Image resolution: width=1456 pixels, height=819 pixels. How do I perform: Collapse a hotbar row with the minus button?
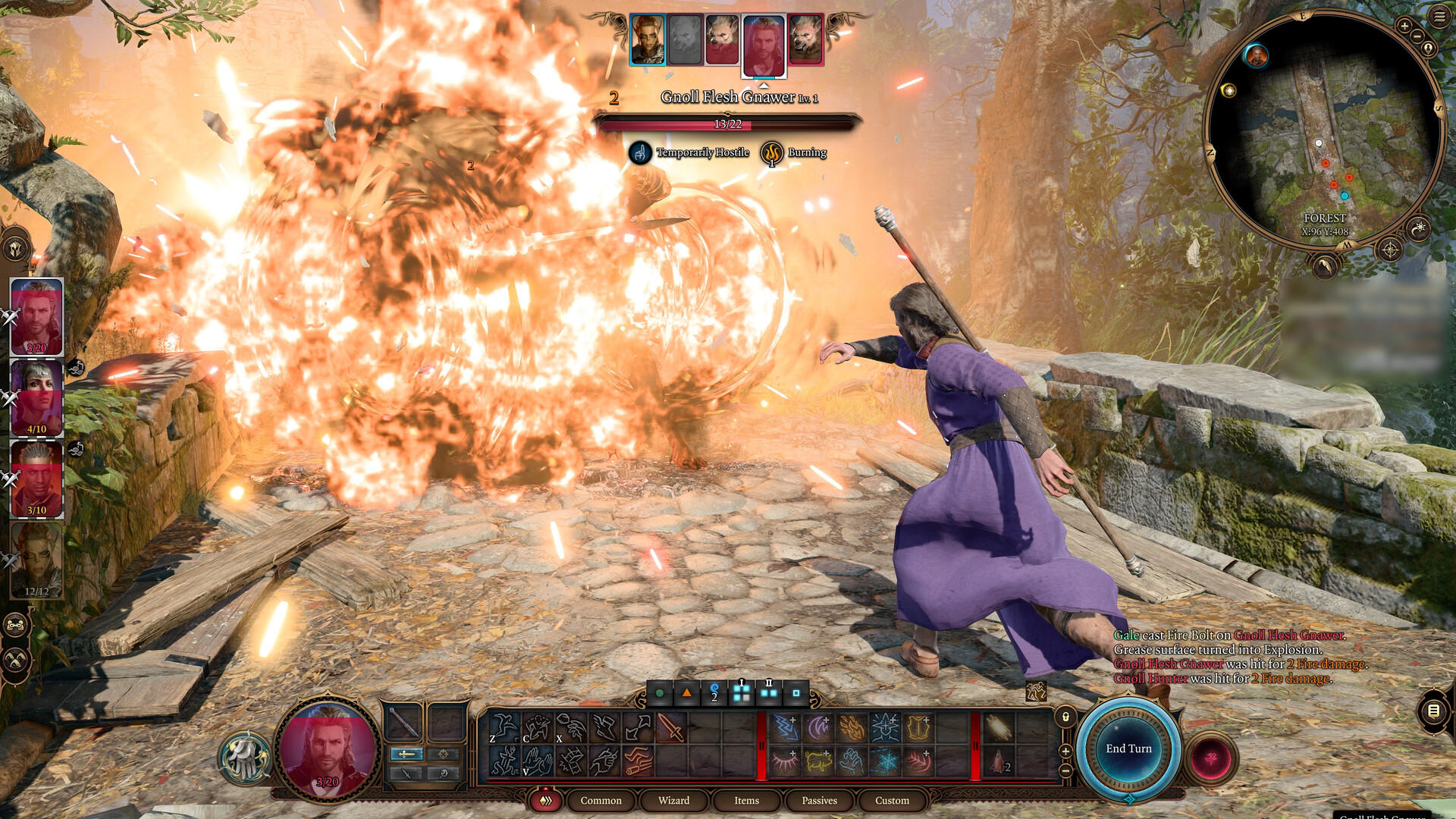(1066, 770)
